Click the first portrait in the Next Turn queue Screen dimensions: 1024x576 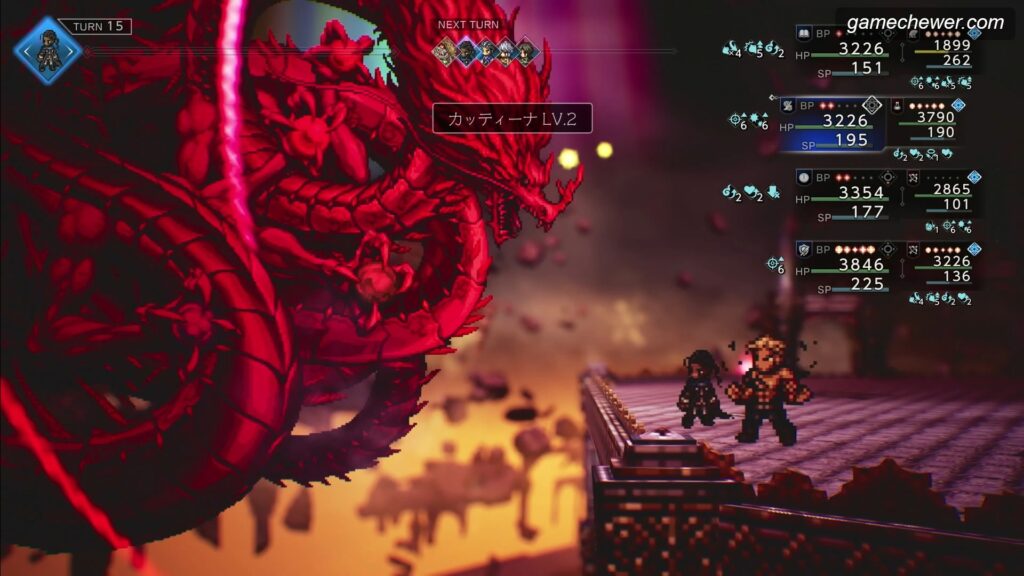point(445,52)
